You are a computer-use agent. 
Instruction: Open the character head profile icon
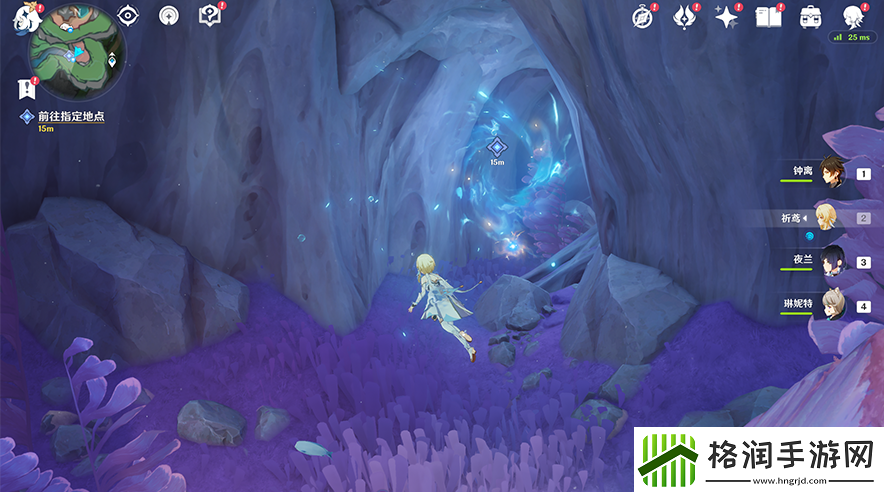click(x=852, y=16)
